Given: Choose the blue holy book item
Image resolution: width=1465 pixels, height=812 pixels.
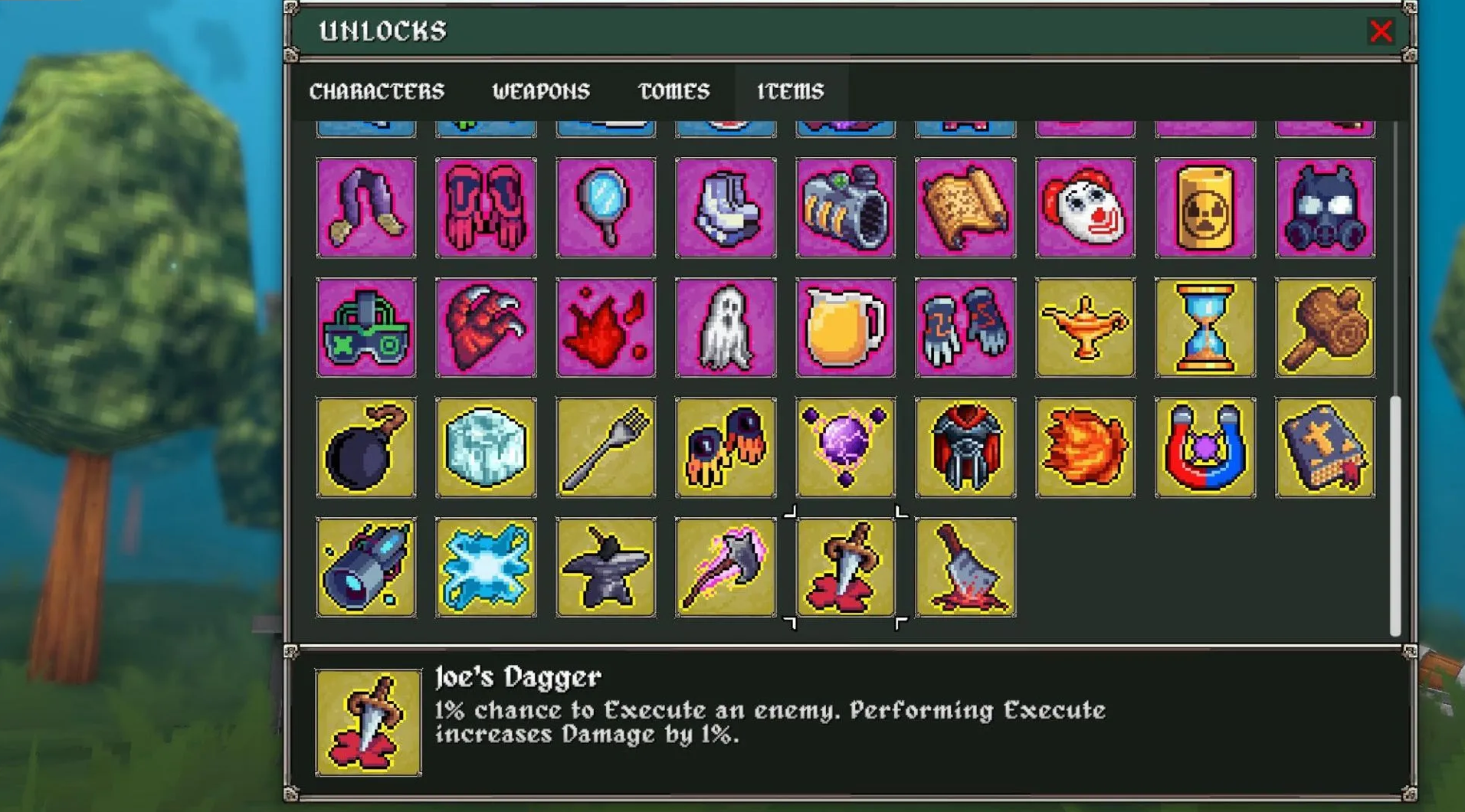Looking at the screenshot, I should pos(1325,447).
